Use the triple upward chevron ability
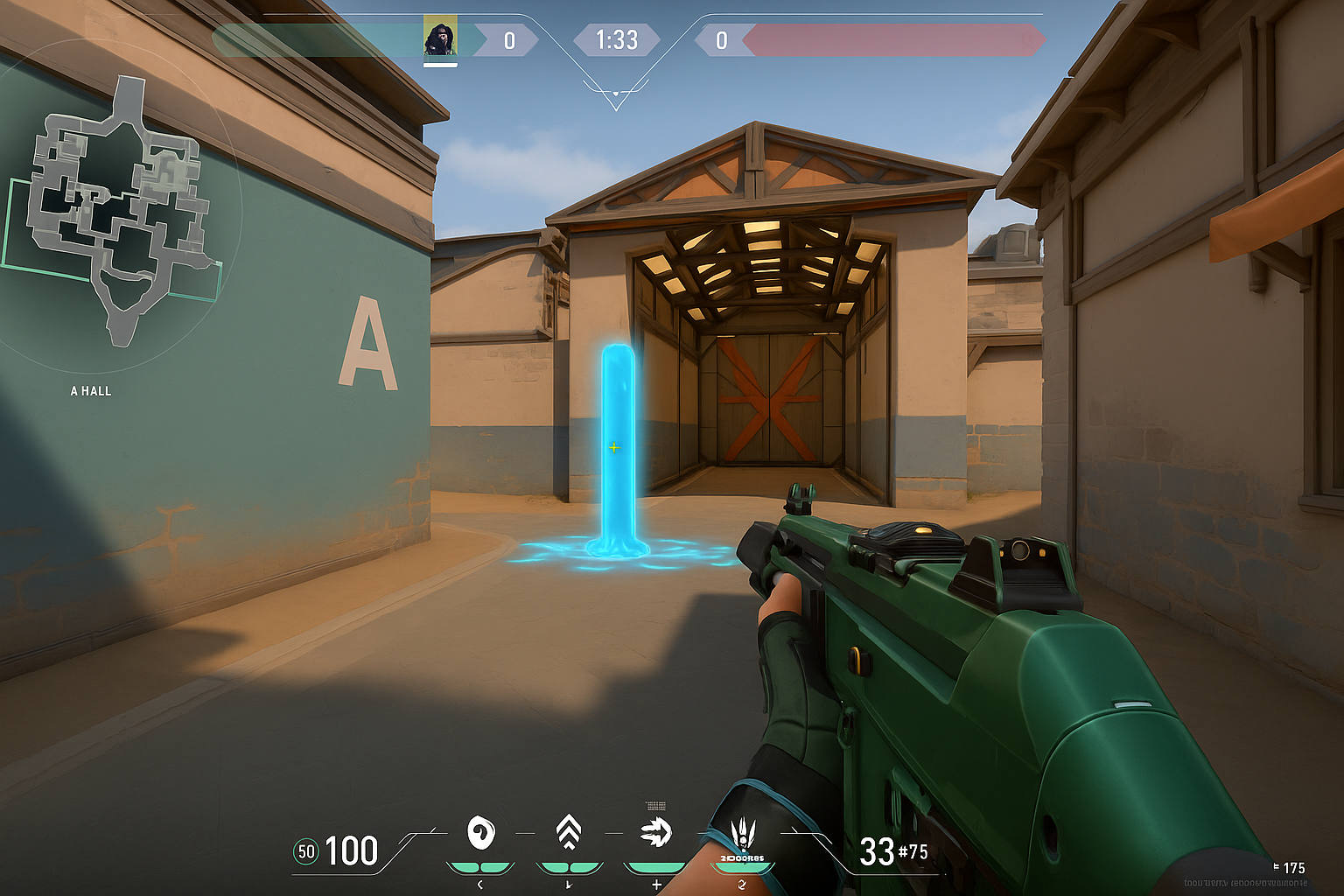The width and height of the screenshot is (1344, 896). click(x=569, y=832)
